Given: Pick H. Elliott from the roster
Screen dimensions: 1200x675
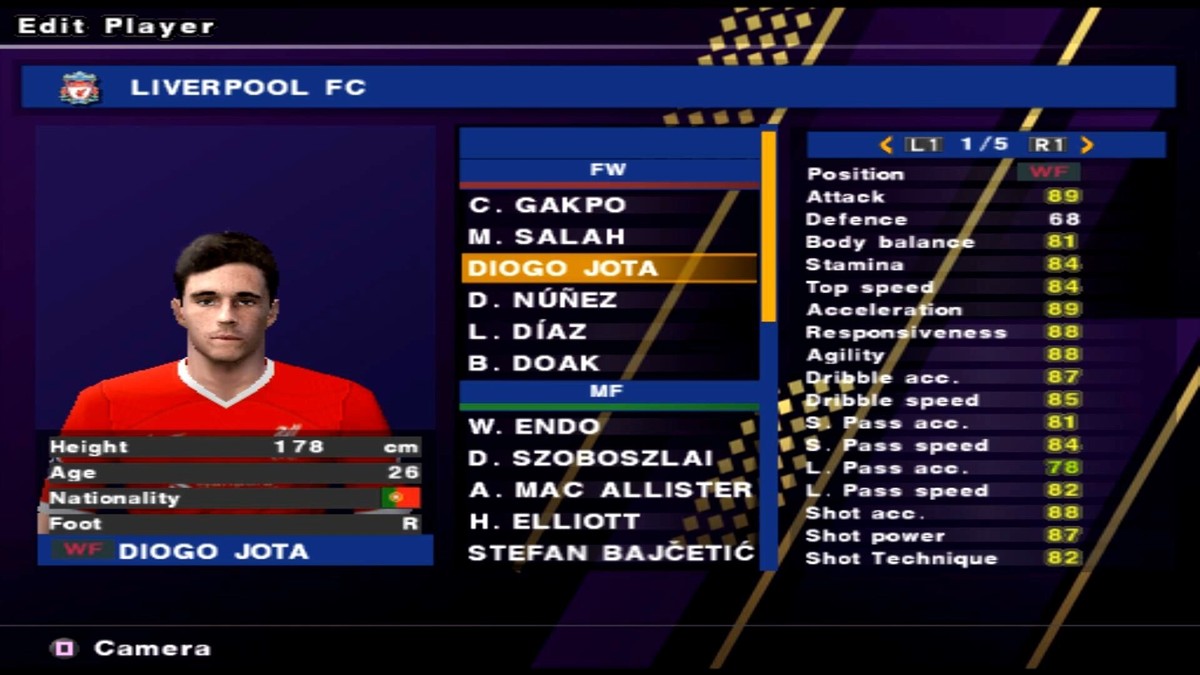Looking at the screenshot, I should [x=555, y=521].
